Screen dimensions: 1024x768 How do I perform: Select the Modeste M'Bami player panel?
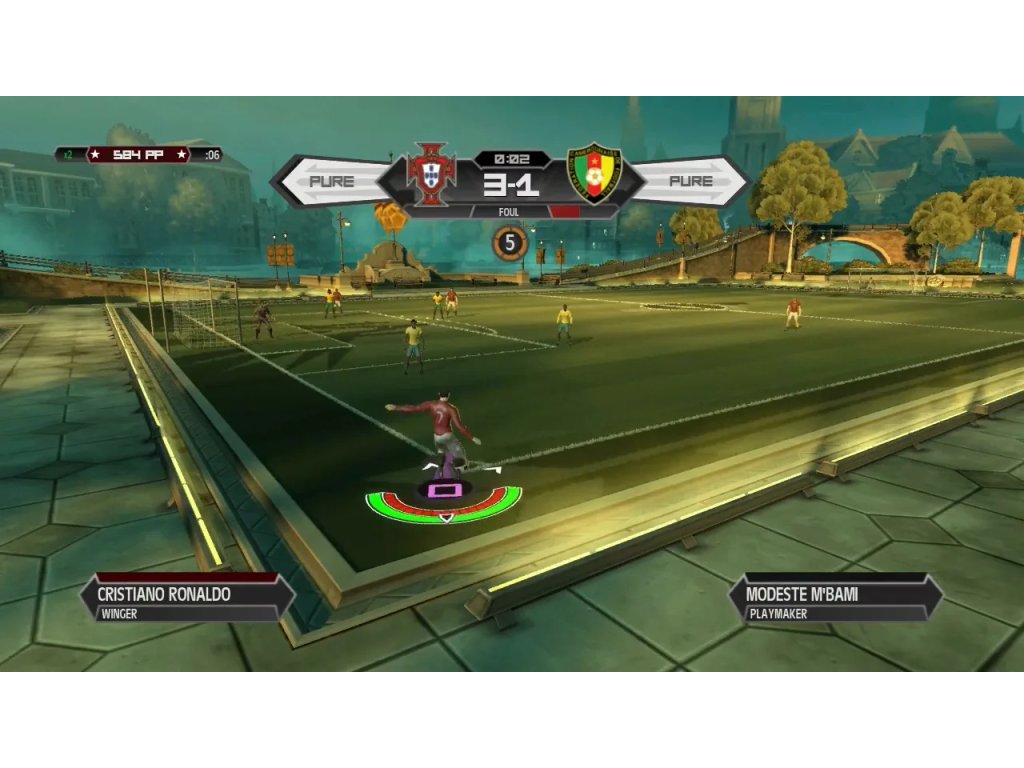(835, 600)
